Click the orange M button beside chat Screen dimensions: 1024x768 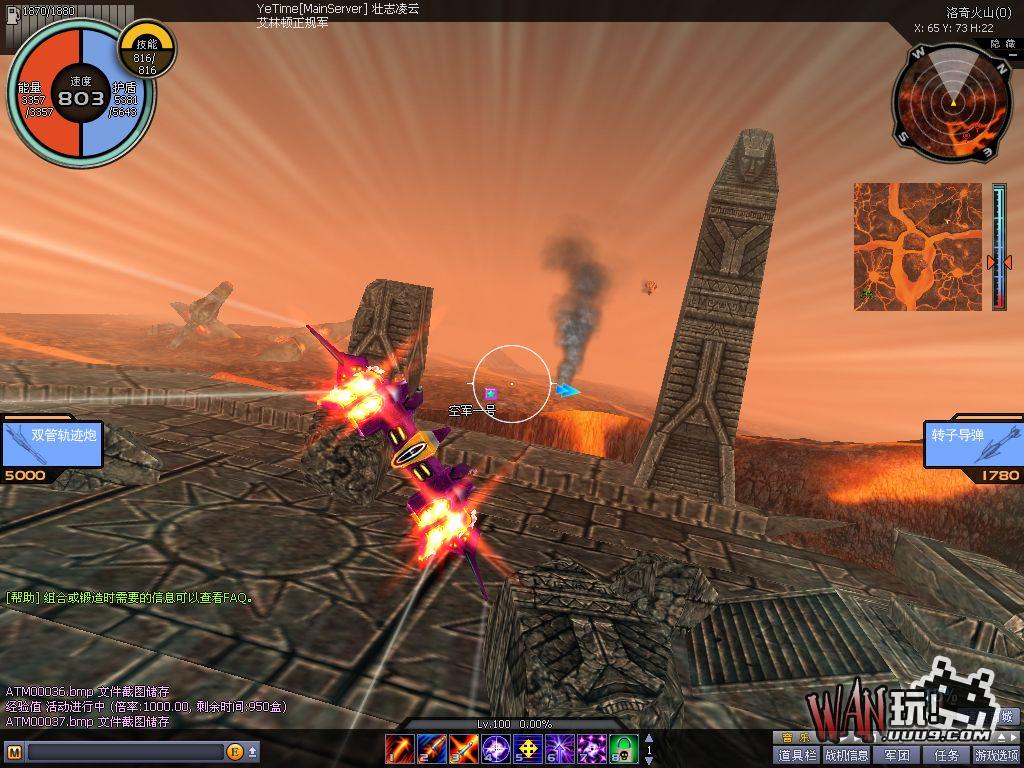point(14,752)
